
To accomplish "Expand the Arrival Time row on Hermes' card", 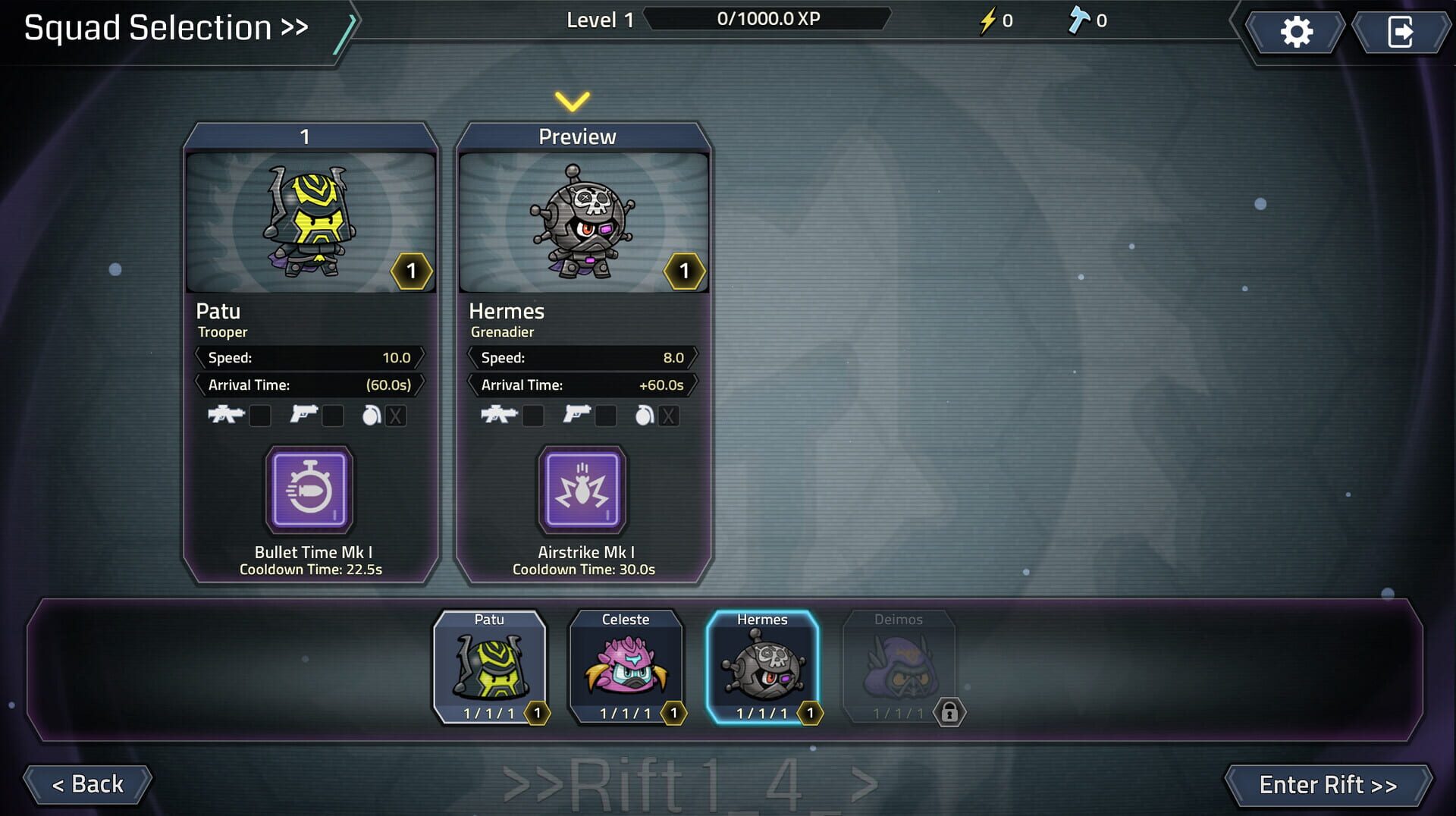I will coord(583,384).
